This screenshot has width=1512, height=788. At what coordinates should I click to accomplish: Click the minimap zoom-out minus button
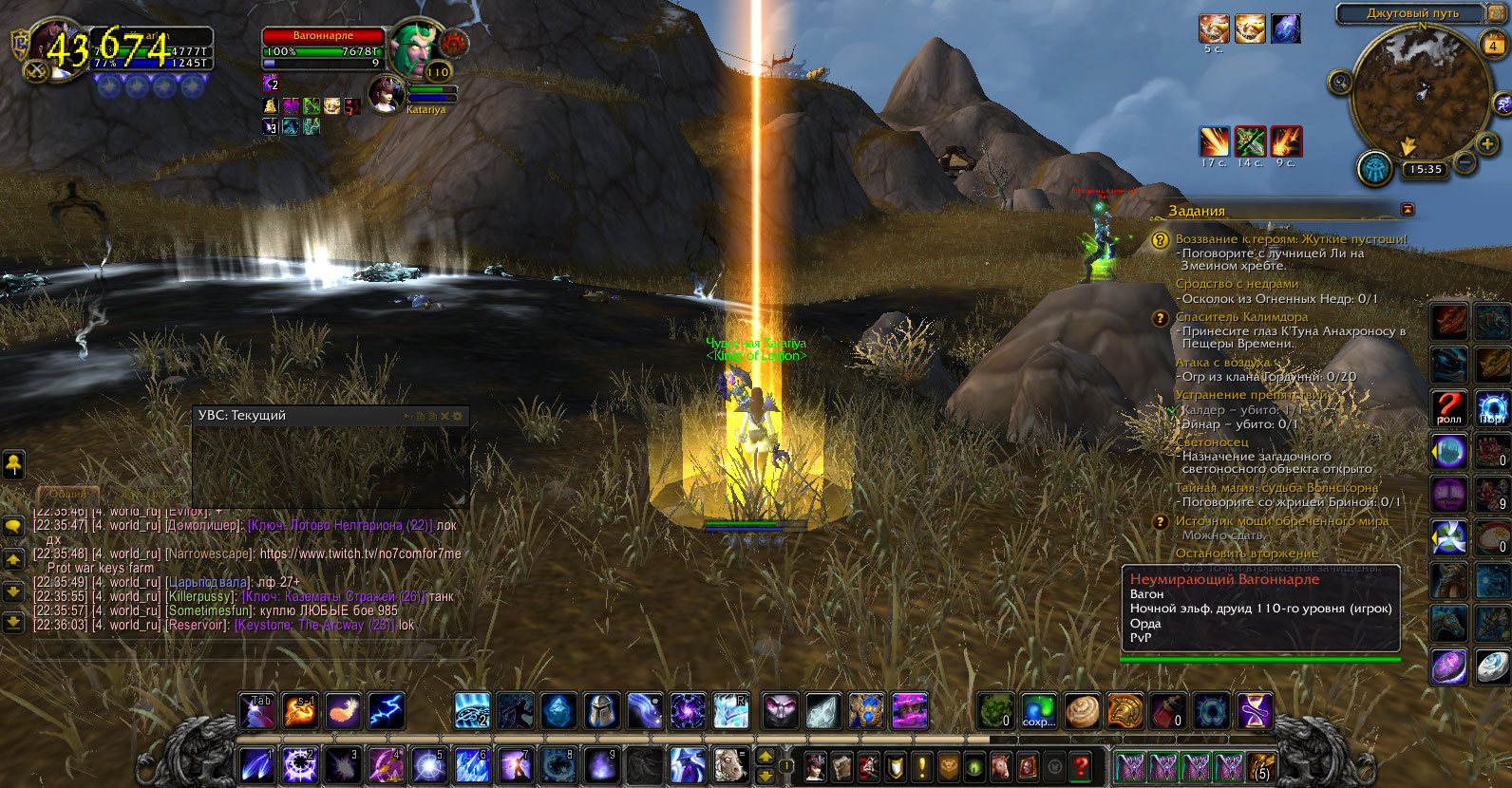point(1465,163)
